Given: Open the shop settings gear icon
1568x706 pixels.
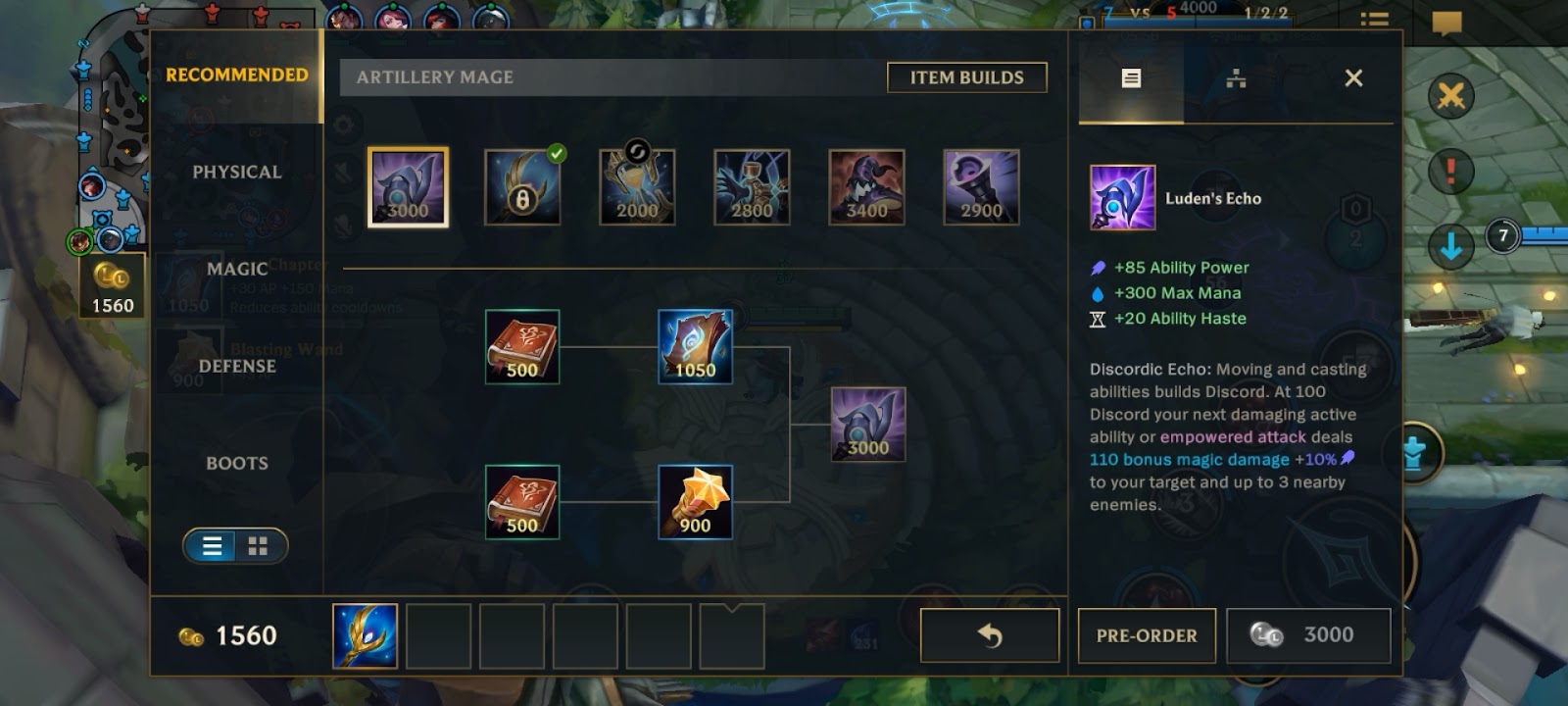Looking at the screenshot, I should click(x=343, y=125).
